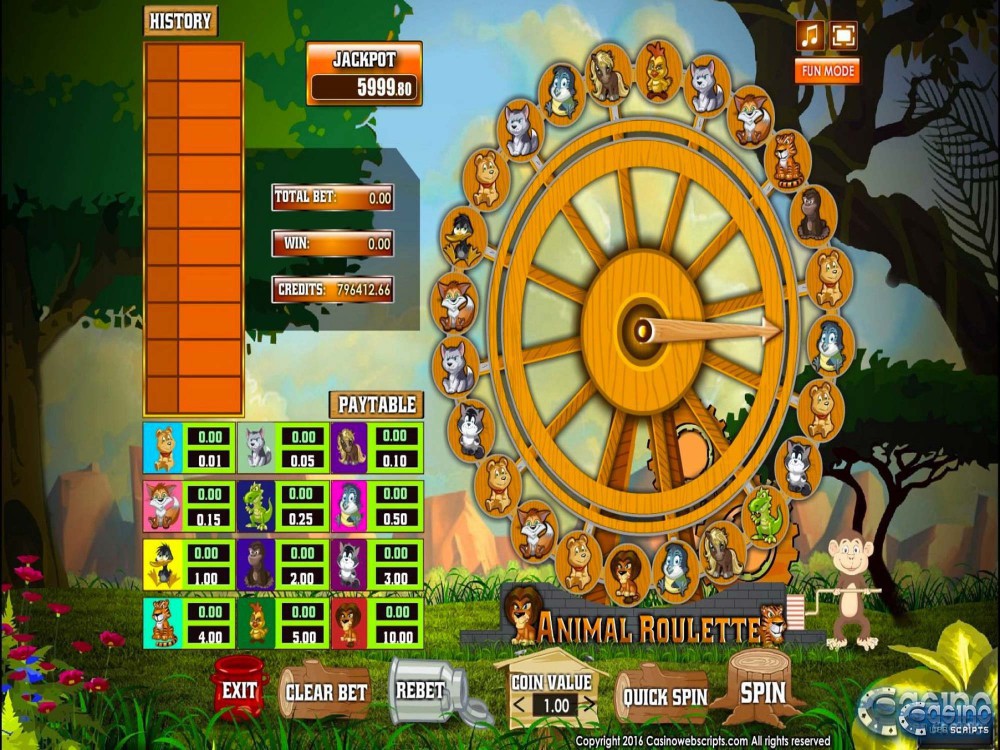Decrease the coin value with the left arrow
Viewport: 1000px width, 750px height.
point(517,705)
